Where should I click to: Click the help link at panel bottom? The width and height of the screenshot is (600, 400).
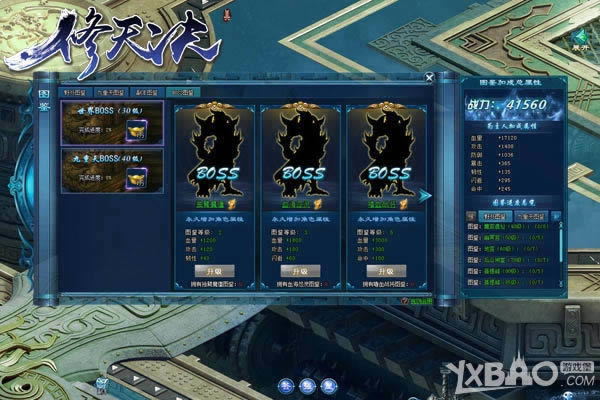pos(417,301)
